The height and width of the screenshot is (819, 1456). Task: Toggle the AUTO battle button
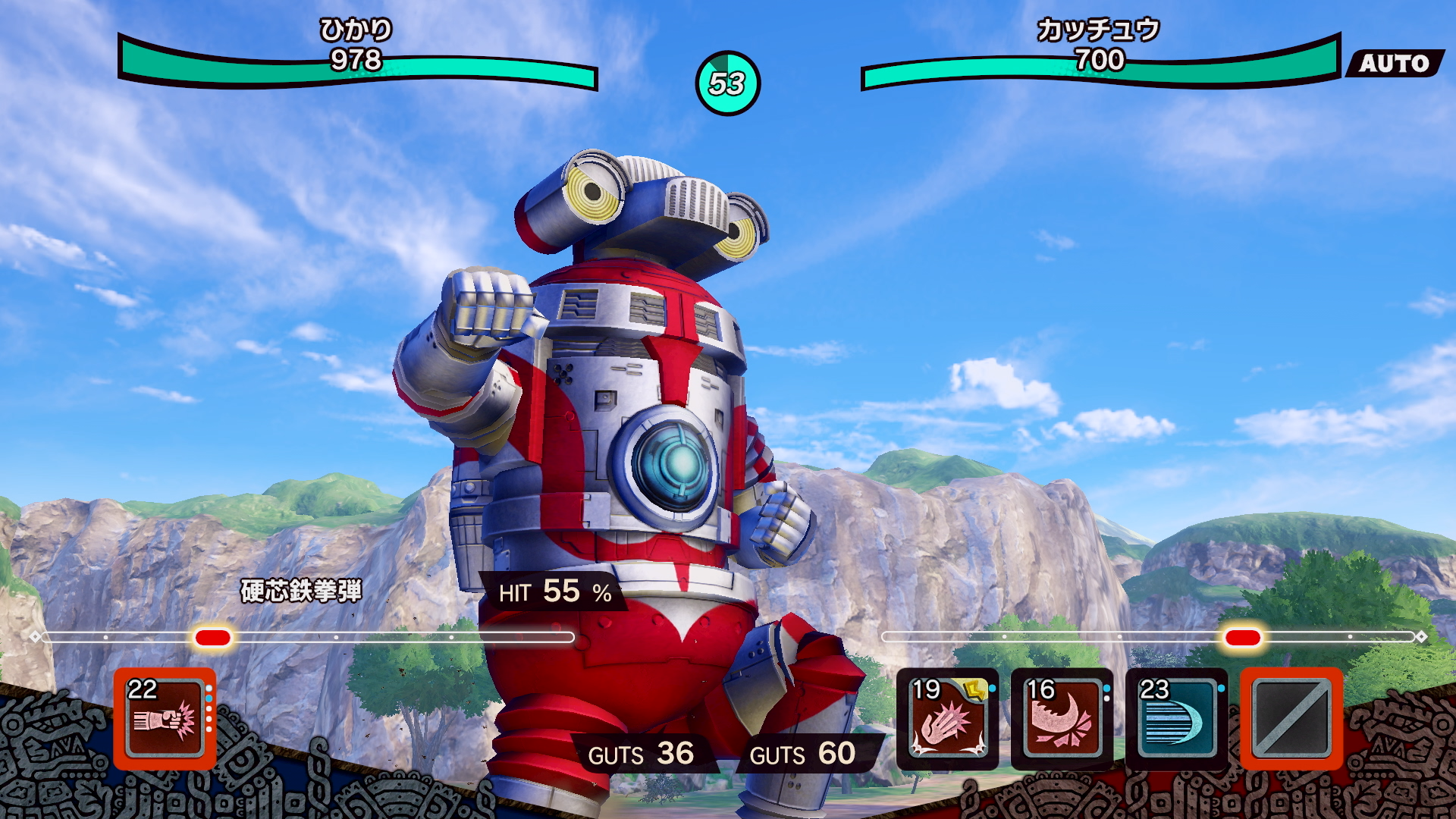(1394, 63)
